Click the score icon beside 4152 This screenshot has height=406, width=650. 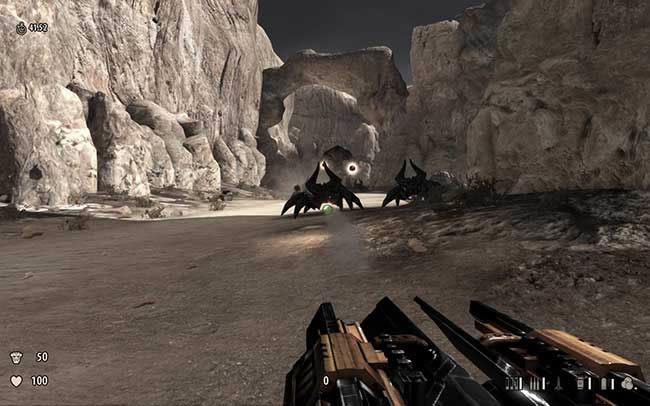[21, 28]
